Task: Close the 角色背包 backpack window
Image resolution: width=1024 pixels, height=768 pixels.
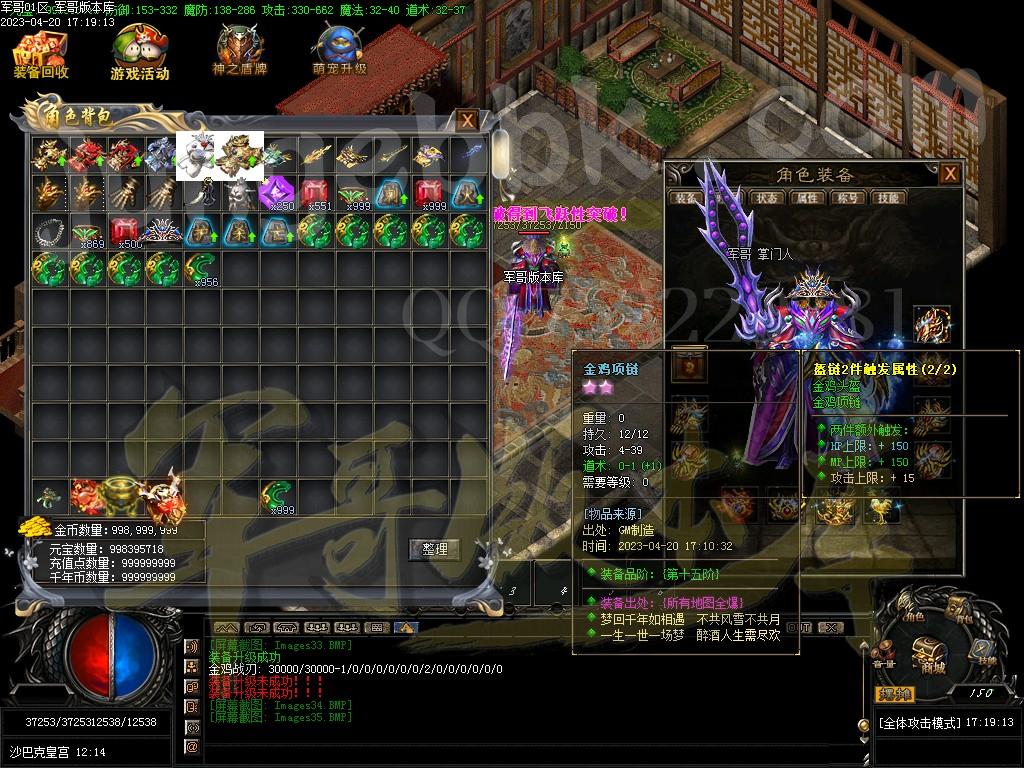Action: click(x=467, y=121)
